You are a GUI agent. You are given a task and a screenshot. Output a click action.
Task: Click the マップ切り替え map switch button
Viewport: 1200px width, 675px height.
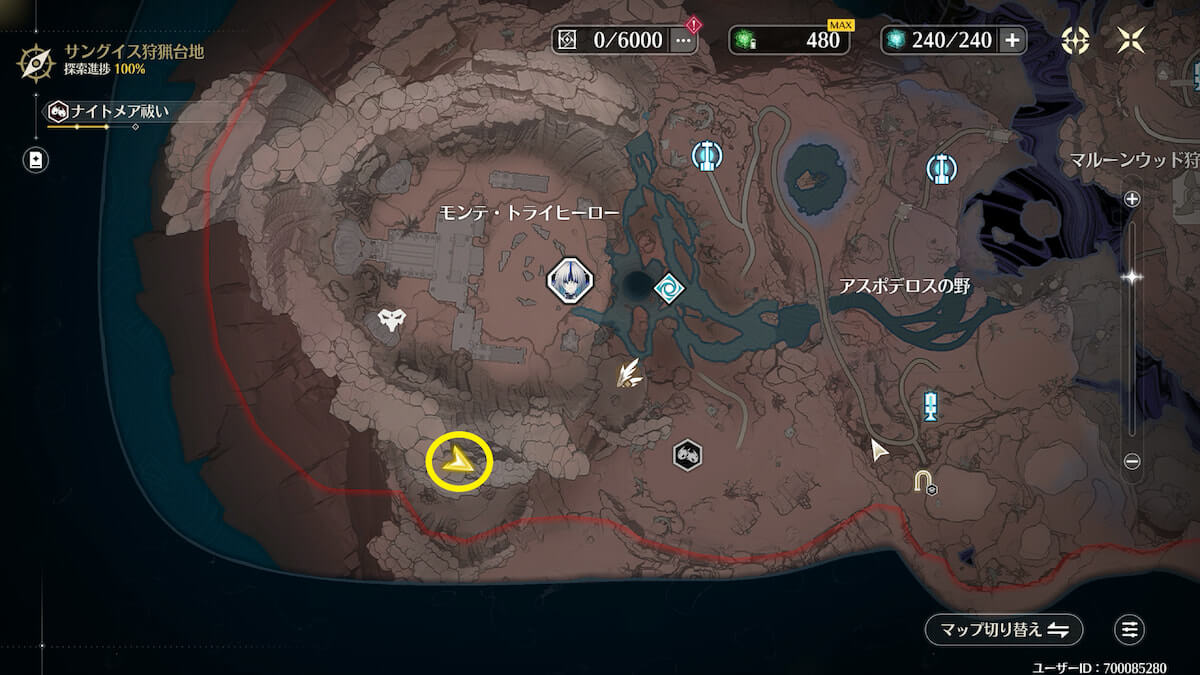[1004, 629]
